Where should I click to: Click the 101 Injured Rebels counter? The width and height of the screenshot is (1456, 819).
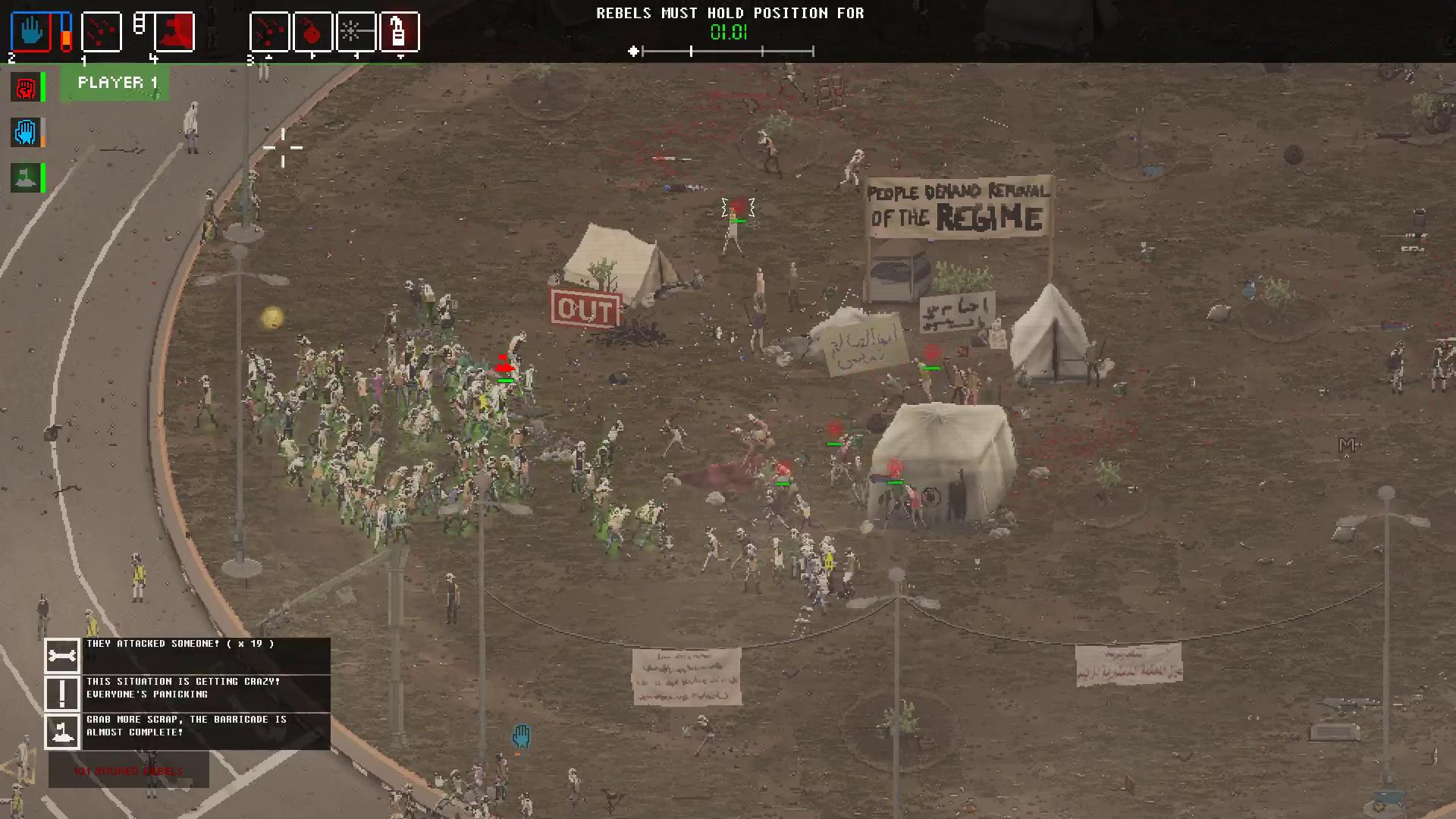click(x=127, y=770)
